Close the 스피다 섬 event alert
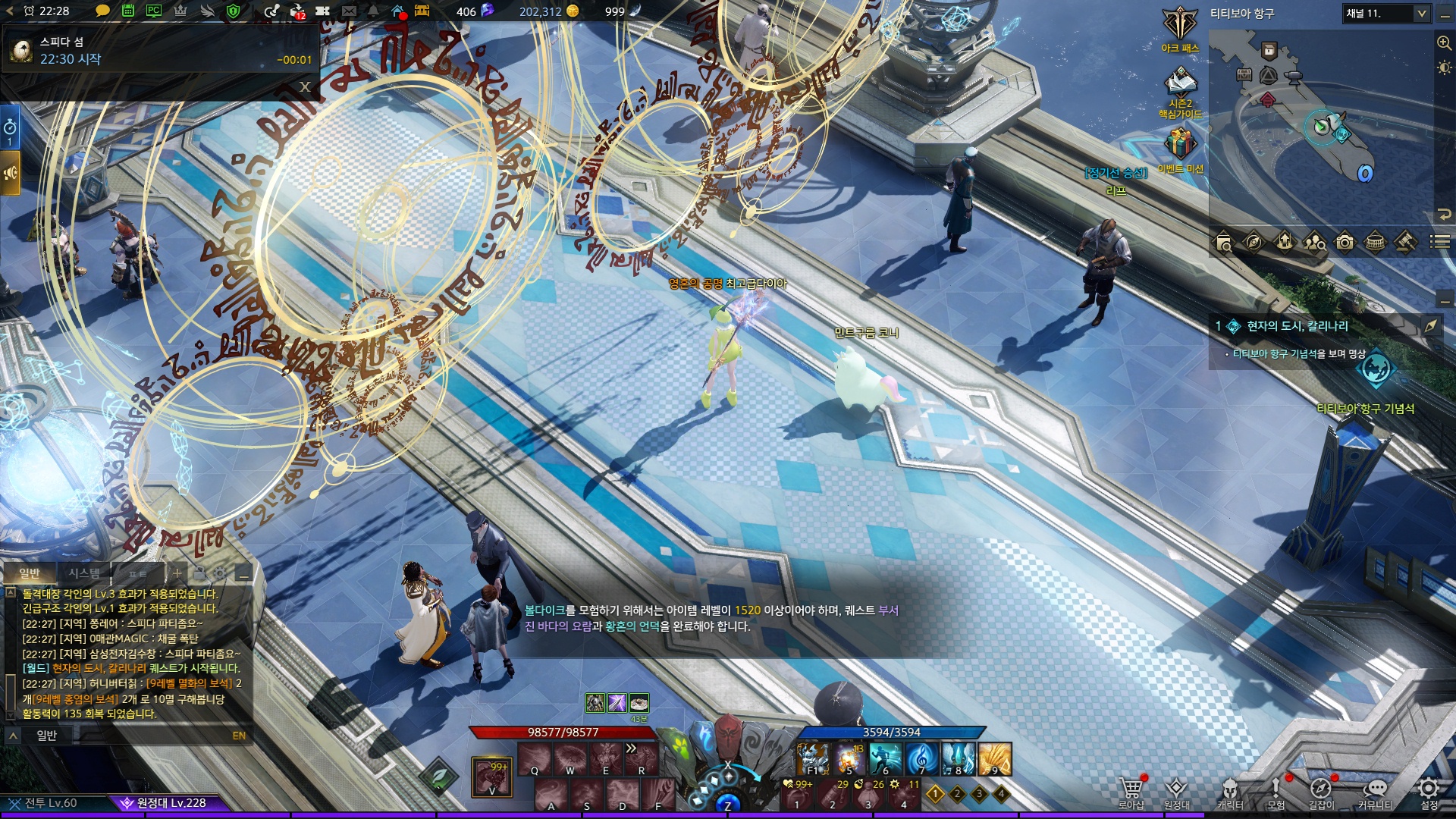This screenshot has height=819, width=1456. pos(305,87)
